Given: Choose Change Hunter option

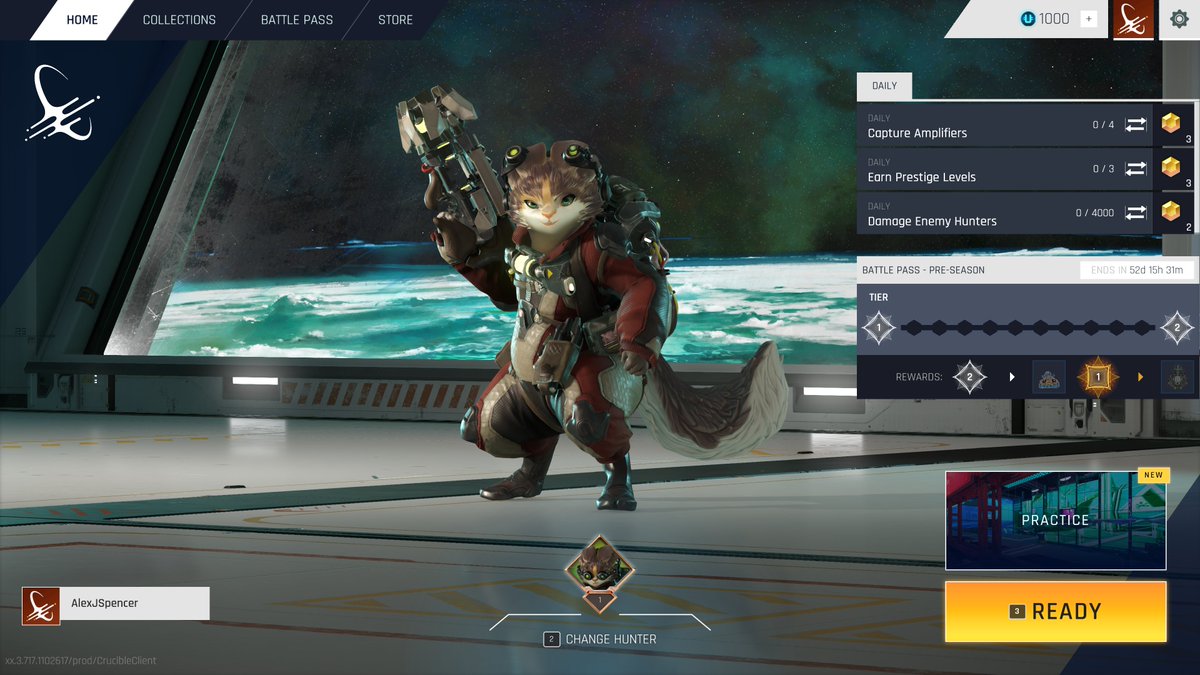Looking at the screenshot, I should (x=600, y=639).
